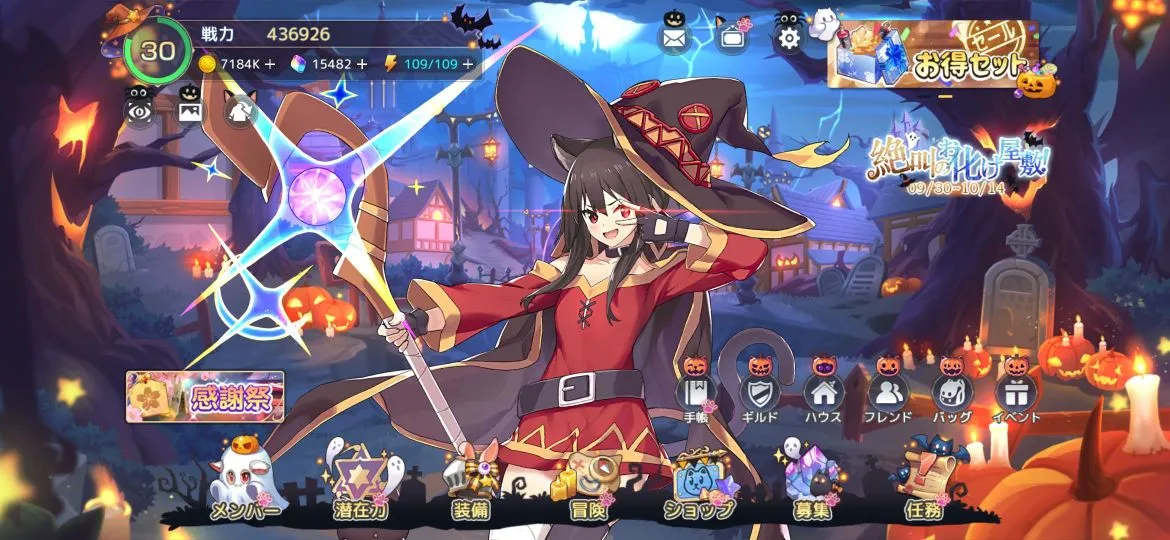Open the envelope mail icon
This screenshot has width=1170, height=540.
674,39
